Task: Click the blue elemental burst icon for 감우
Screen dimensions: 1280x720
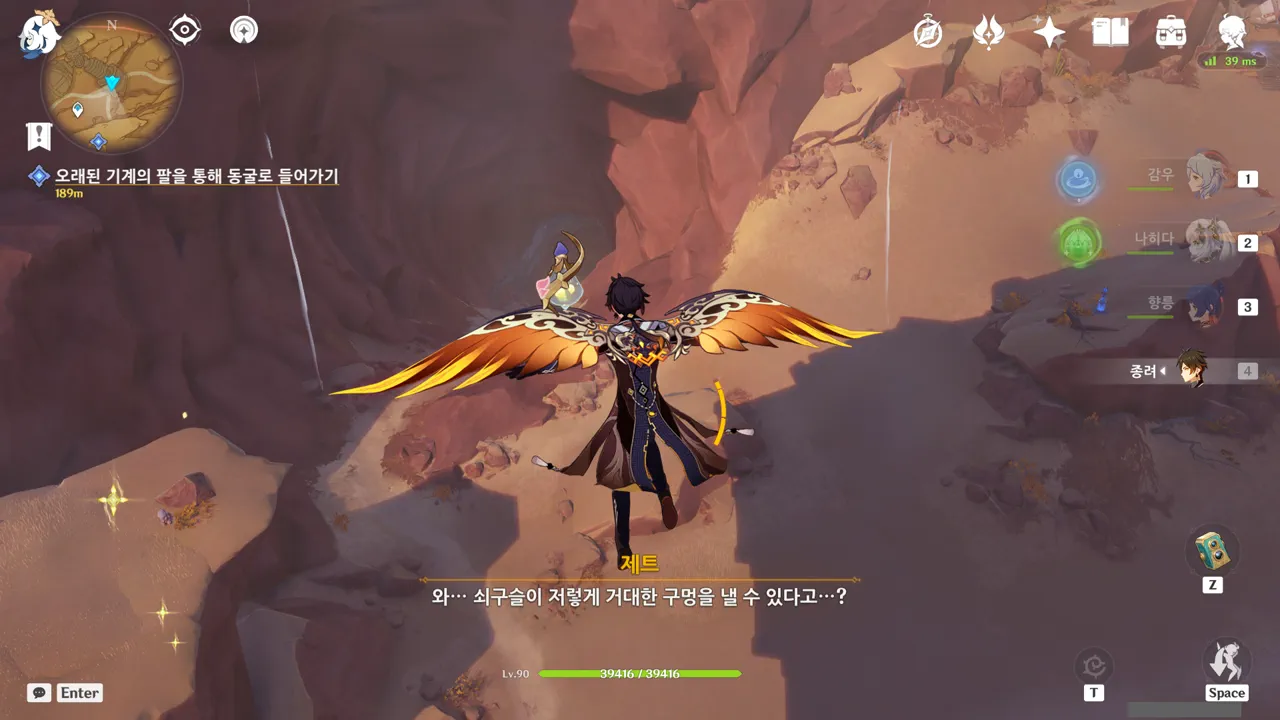Action: (x=1078, y=180)
